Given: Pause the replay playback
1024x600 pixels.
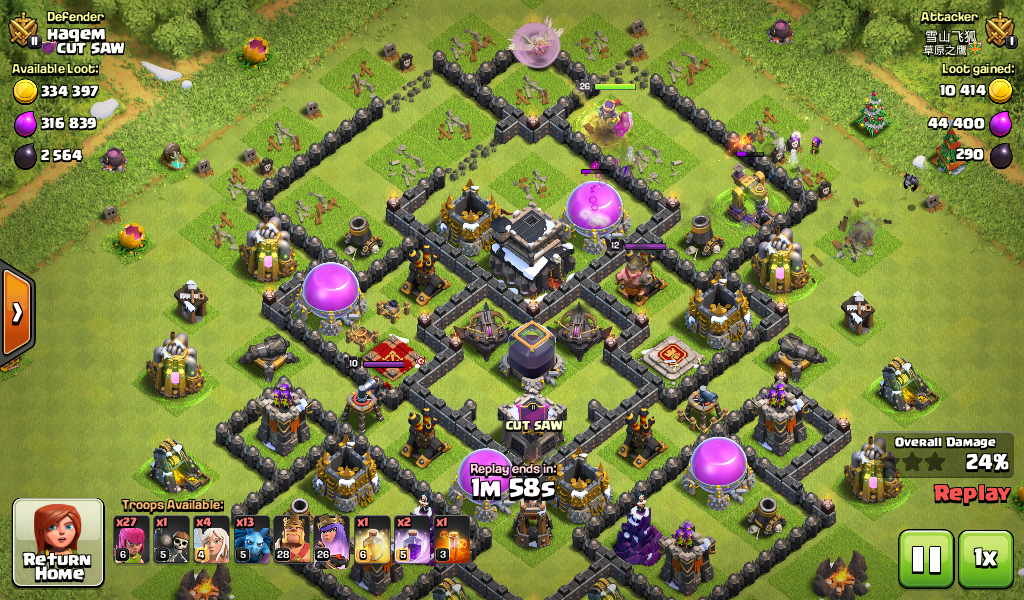Looking at the screenshot, I should pos(925,557).
